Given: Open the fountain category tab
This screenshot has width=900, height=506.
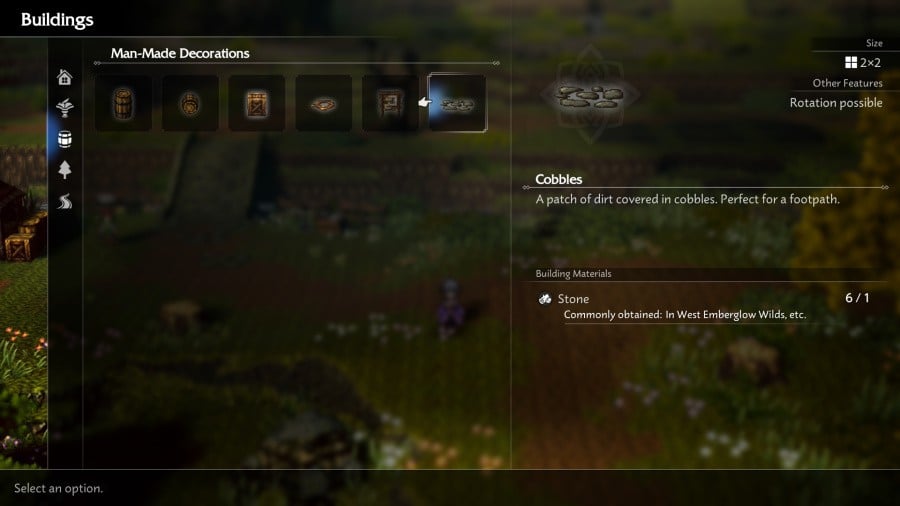Looking at the screenshot, I should pyautogui.click(x=65, y=108).
